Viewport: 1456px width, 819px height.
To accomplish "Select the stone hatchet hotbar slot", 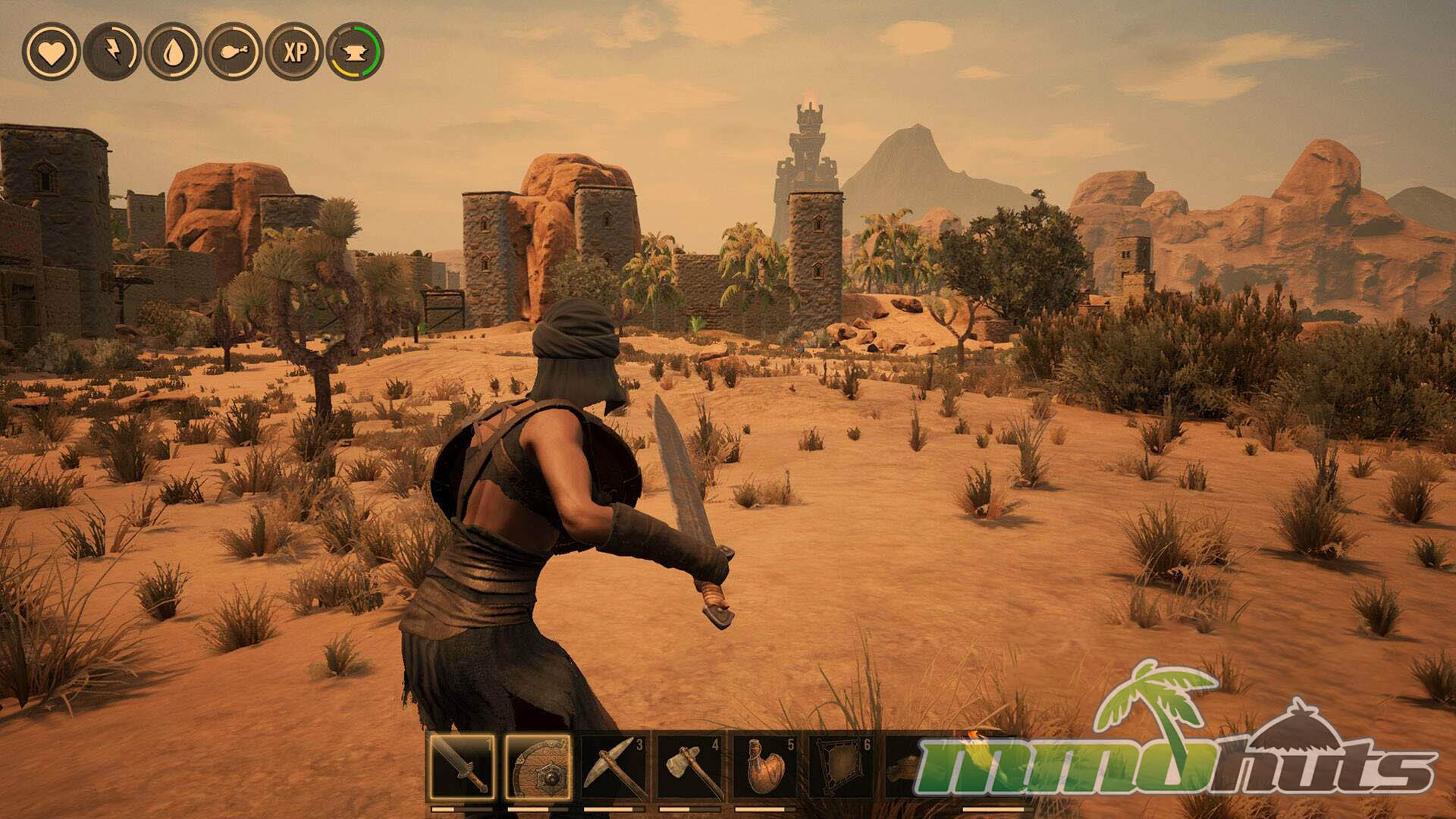I will coord(689,767).
